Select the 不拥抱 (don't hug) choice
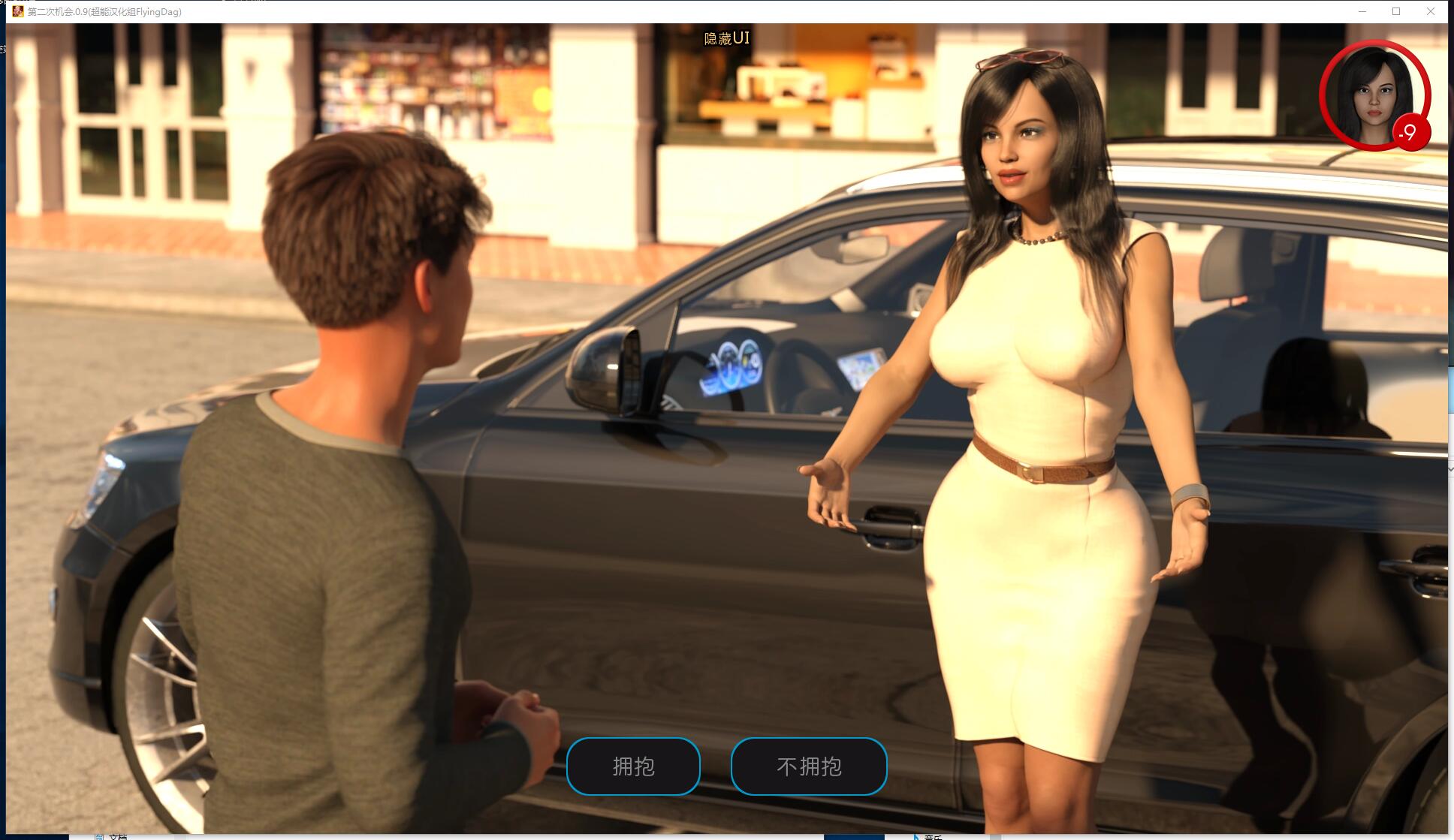Viewport: 1454px width, 840px height. pyautogui.click(x=809, y=766)
